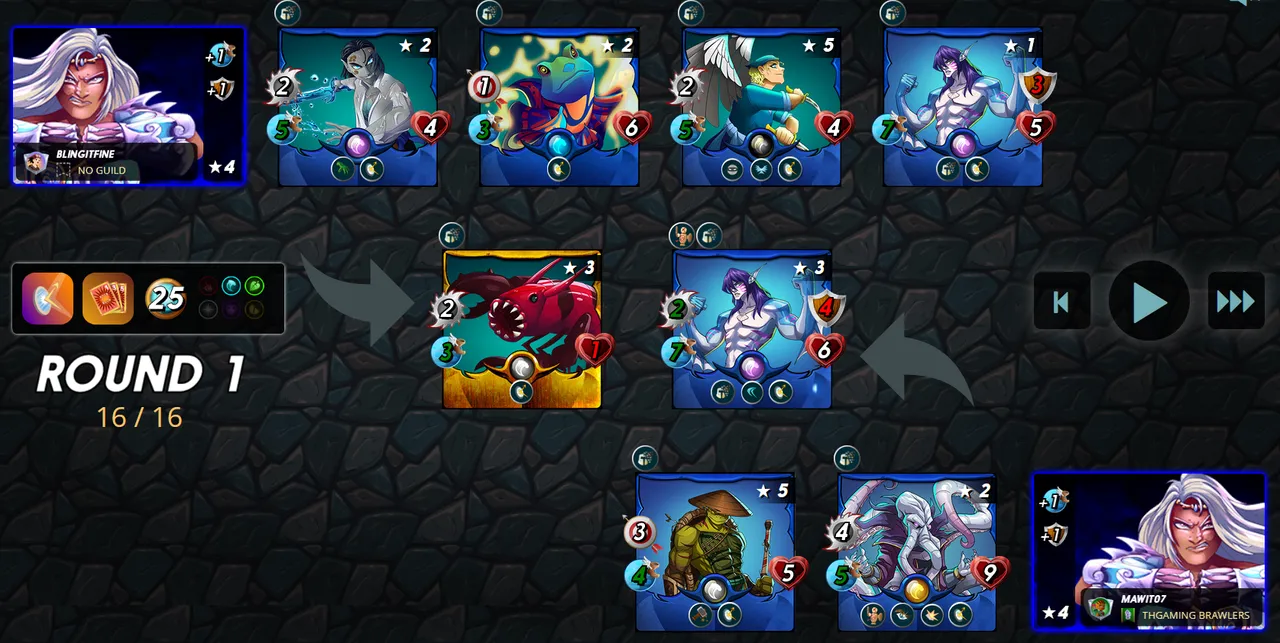Click the 25 mana cap icon

166,299
